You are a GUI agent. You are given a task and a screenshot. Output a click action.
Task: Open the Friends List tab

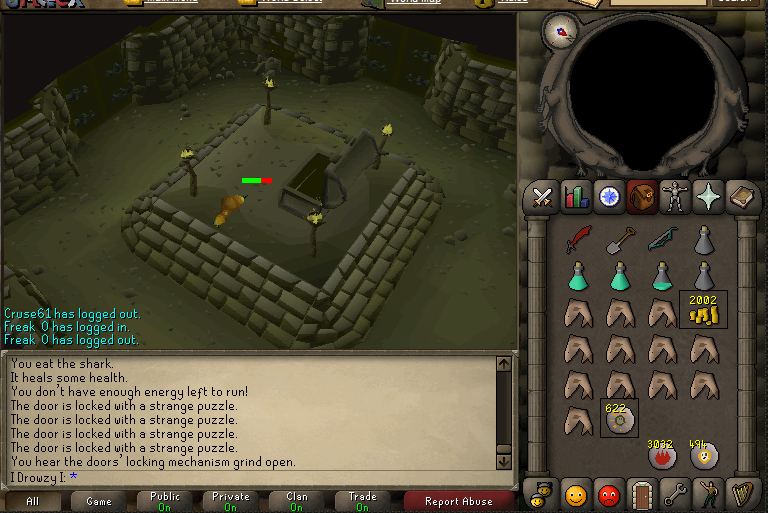click(576, 494)
